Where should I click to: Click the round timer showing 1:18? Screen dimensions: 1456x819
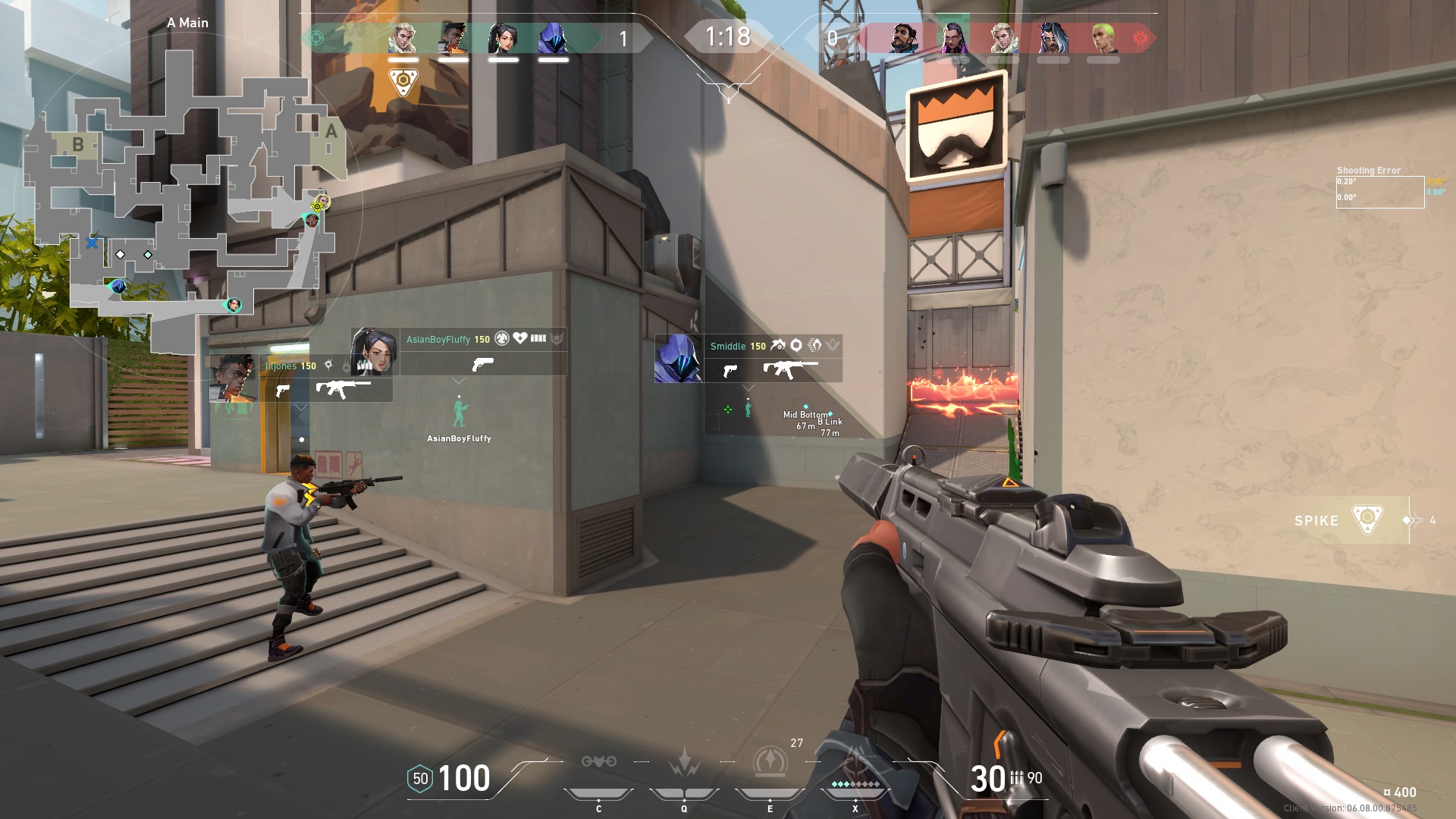726,34
